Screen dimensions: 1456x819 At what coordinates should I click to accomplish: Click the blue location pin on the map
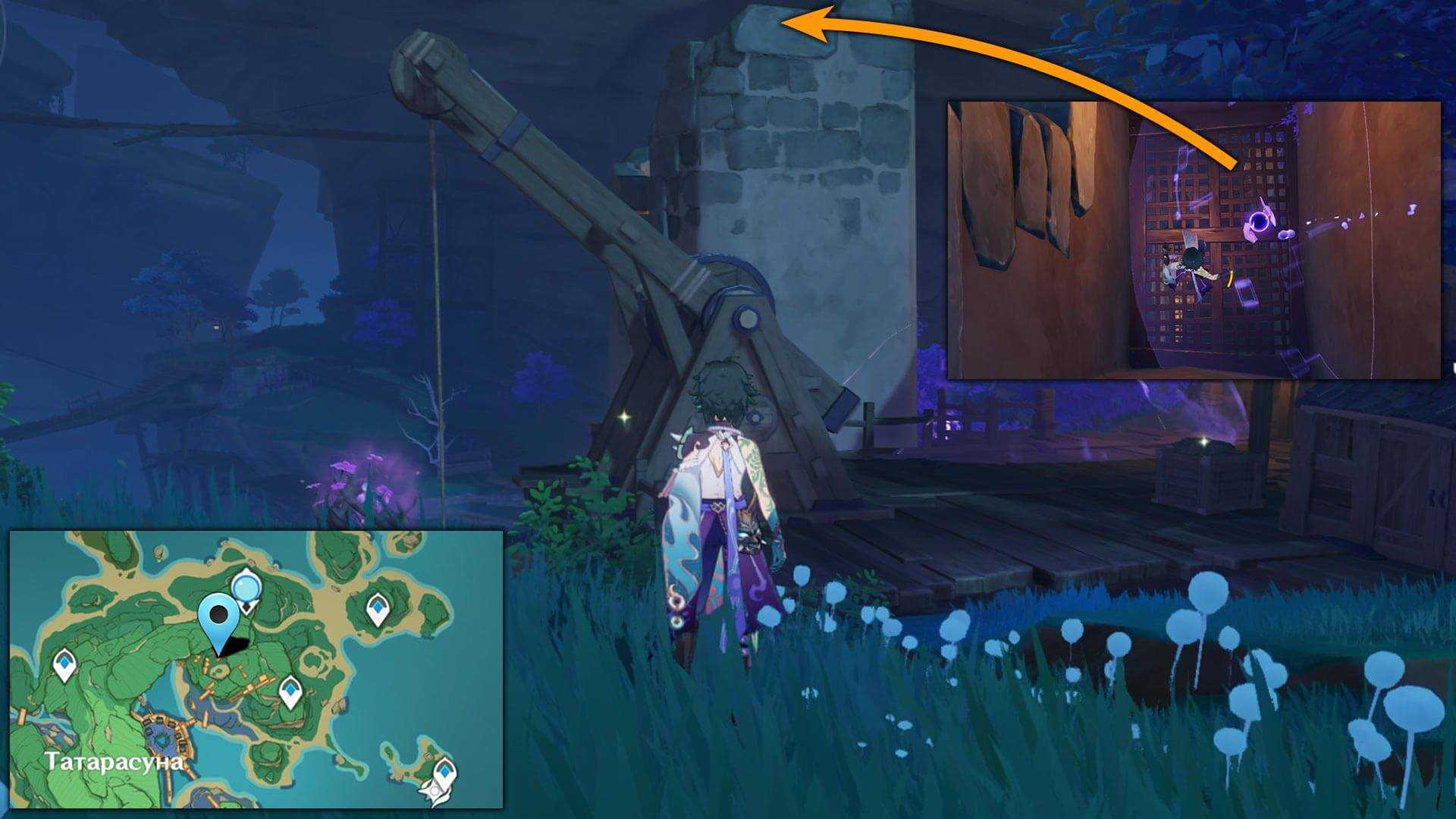click(x=219, y=617)
